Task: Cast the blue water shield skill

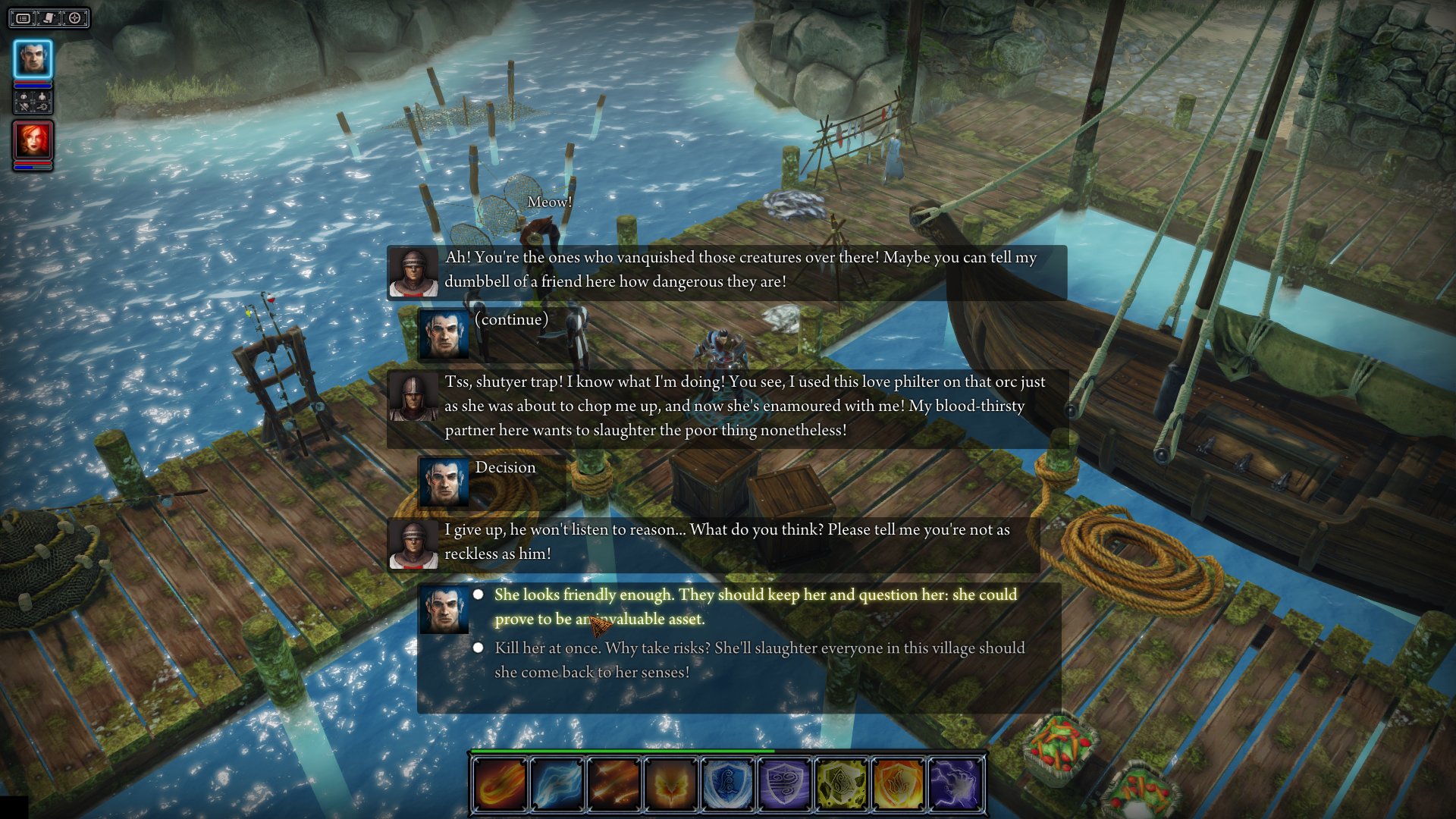Action: tap(727, 784)
